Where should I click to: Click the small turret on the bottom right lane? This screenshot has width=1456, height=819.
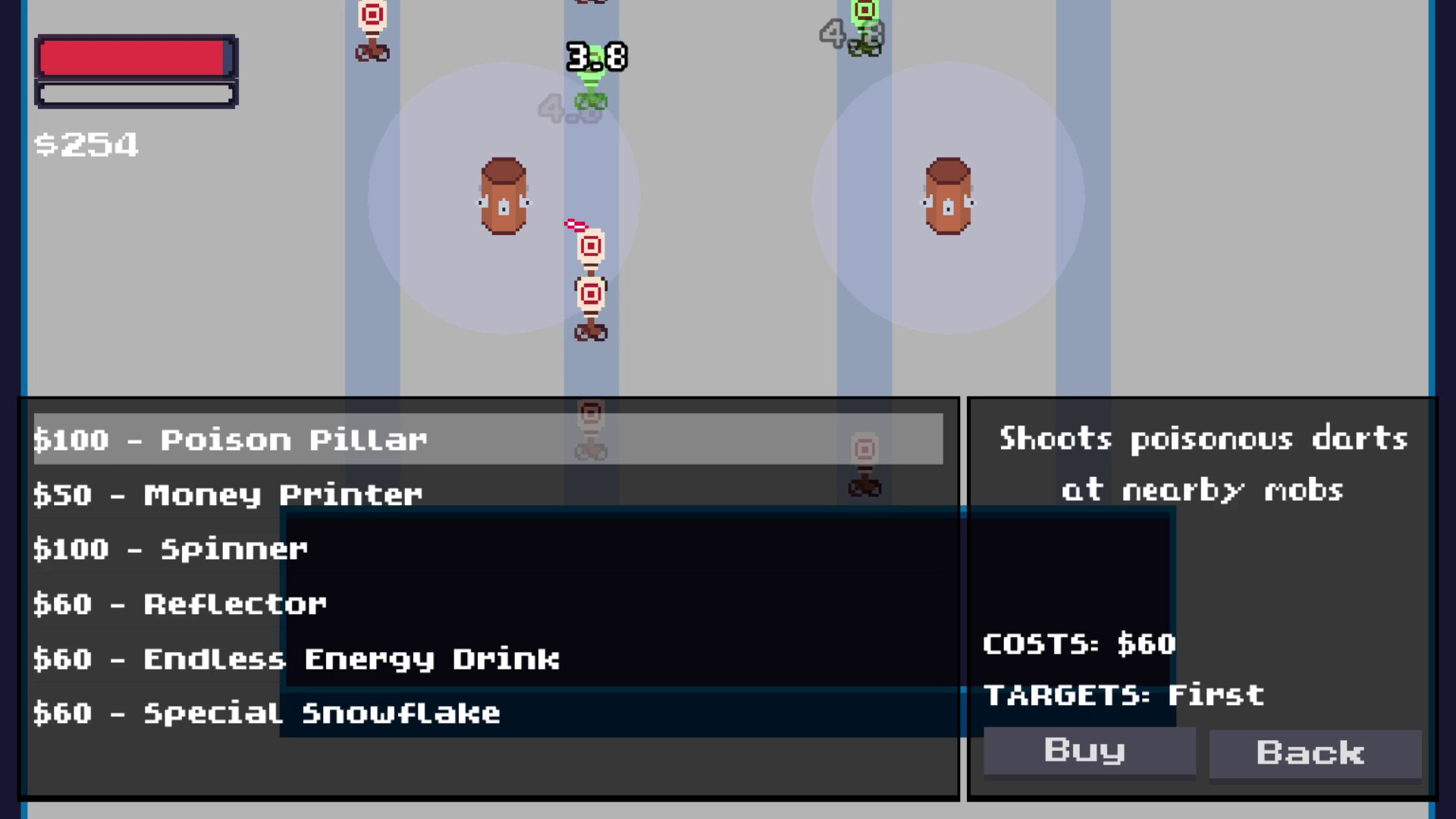coord(864,459)
